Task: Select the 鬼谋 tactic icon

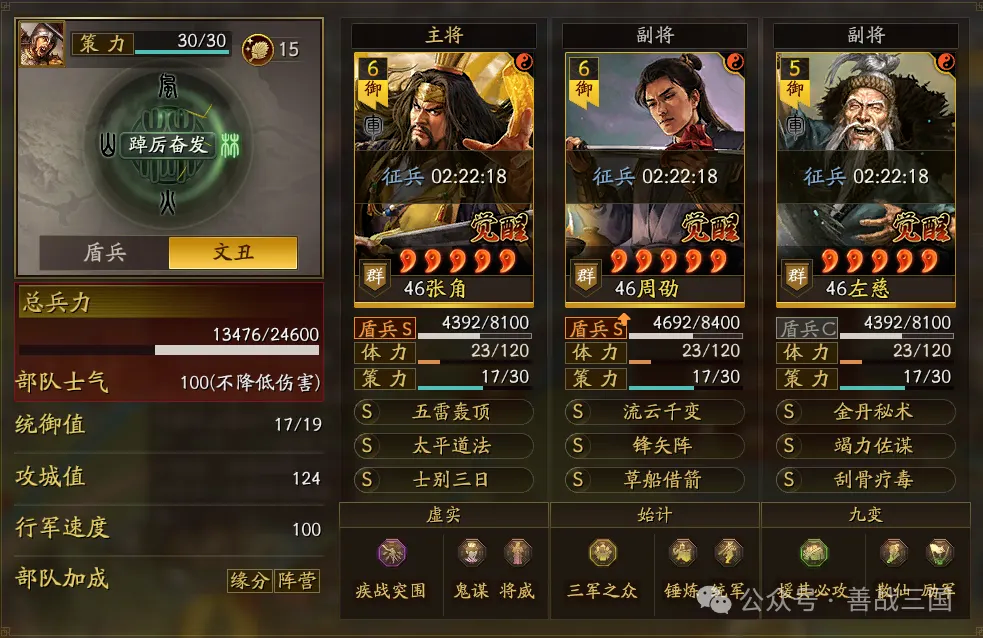Action: tap(470, 553)
